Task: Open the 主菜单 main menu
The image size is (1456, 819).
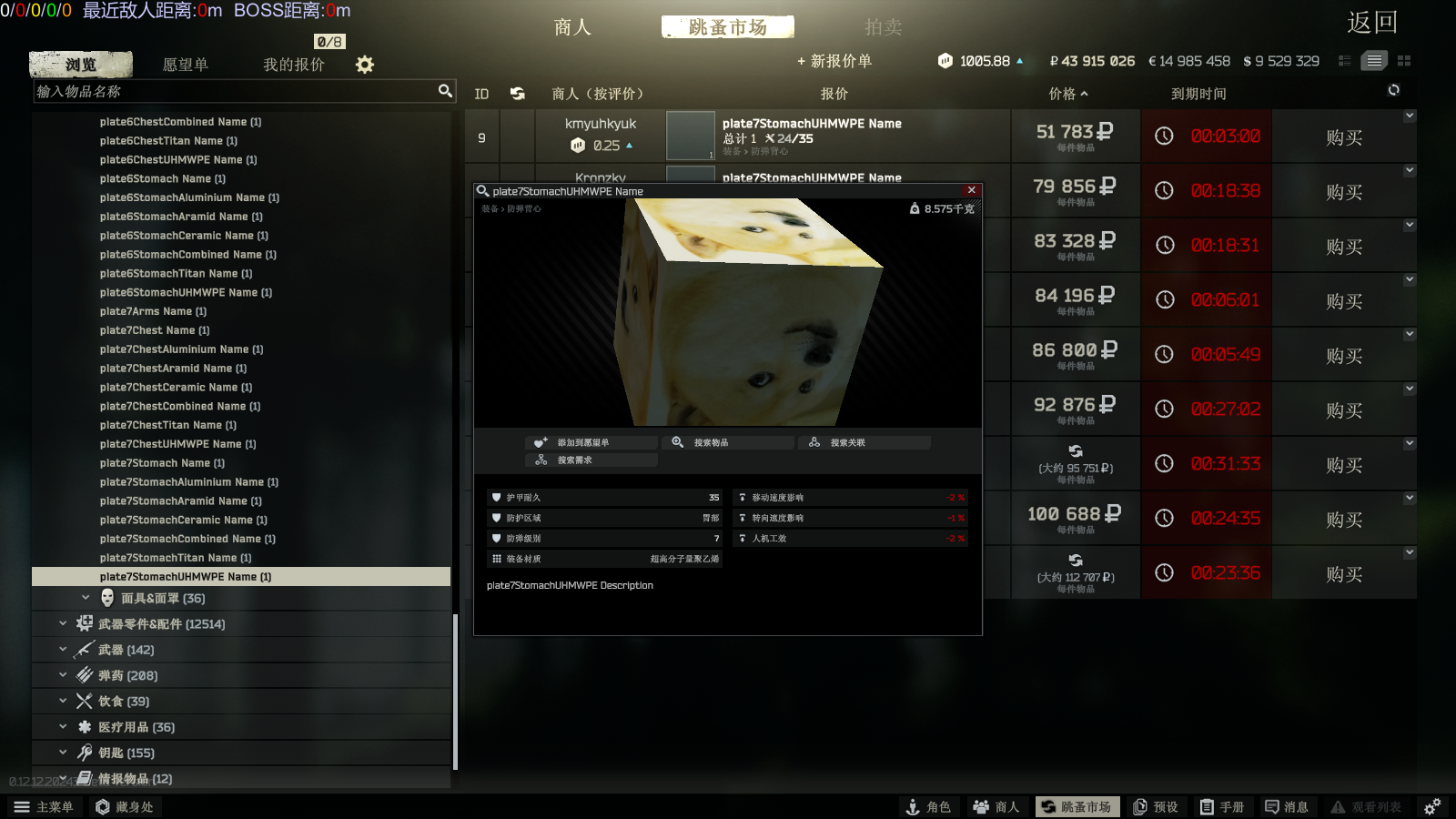Action: 45,807
